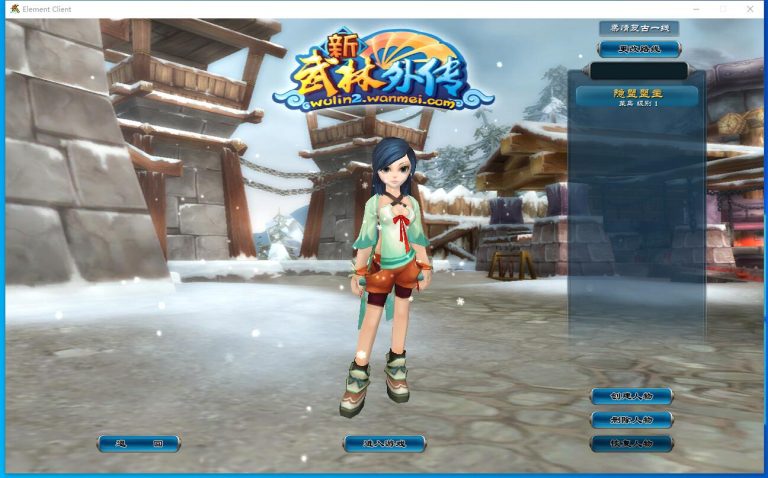Choose 删除人物 to delete the character
The width and height of the screenshot is (768, 478).
coord(631,420)
